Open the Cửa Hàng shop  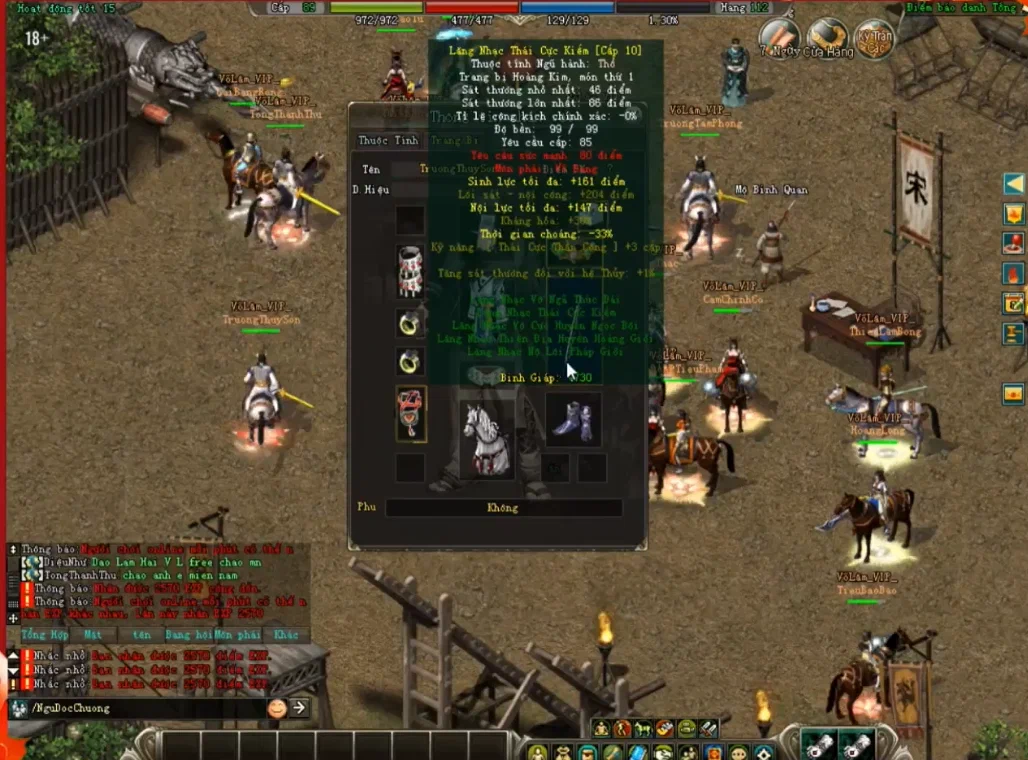tap(827, 38)
